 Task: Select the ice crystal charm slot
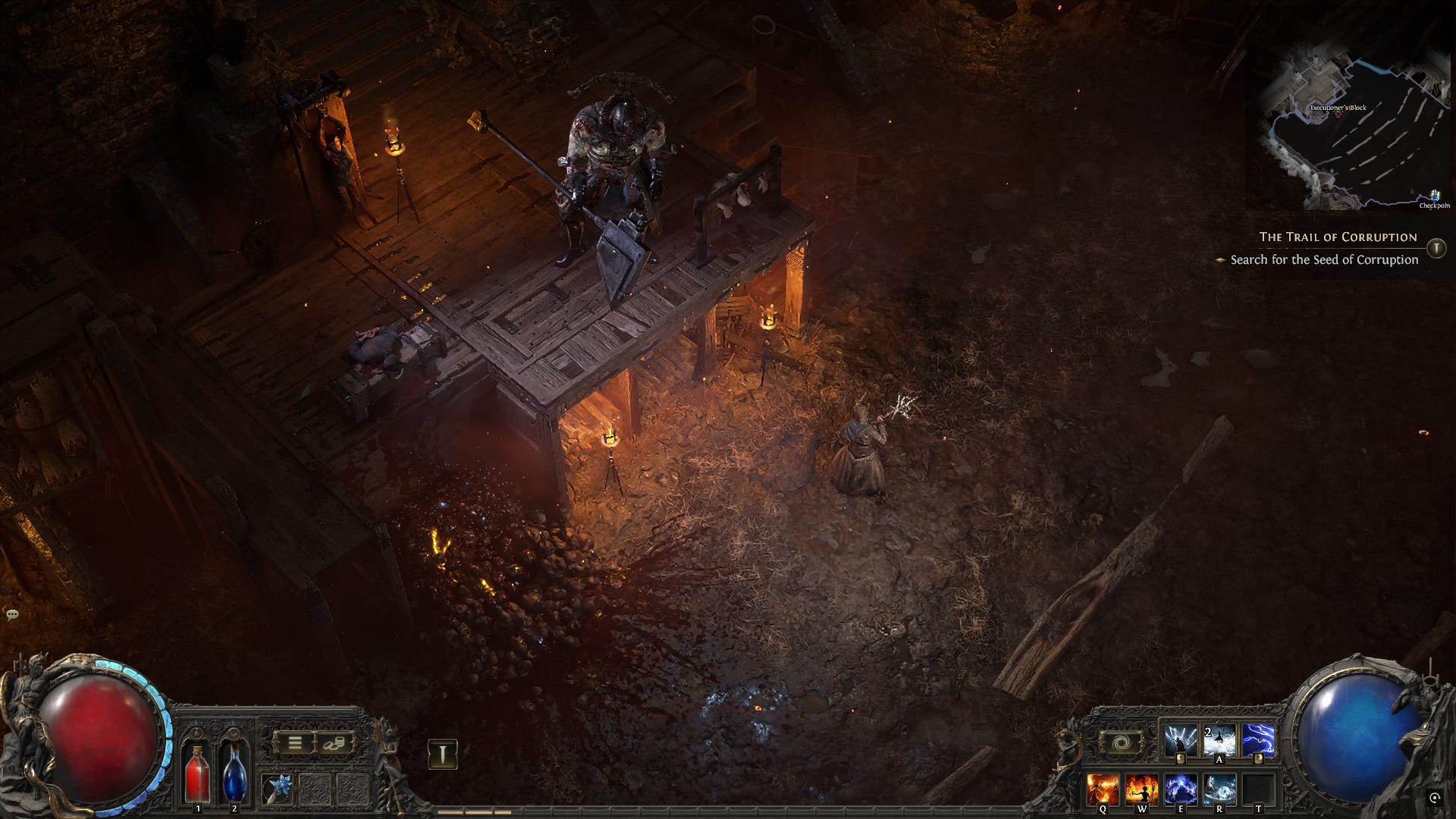pos(278,789)
